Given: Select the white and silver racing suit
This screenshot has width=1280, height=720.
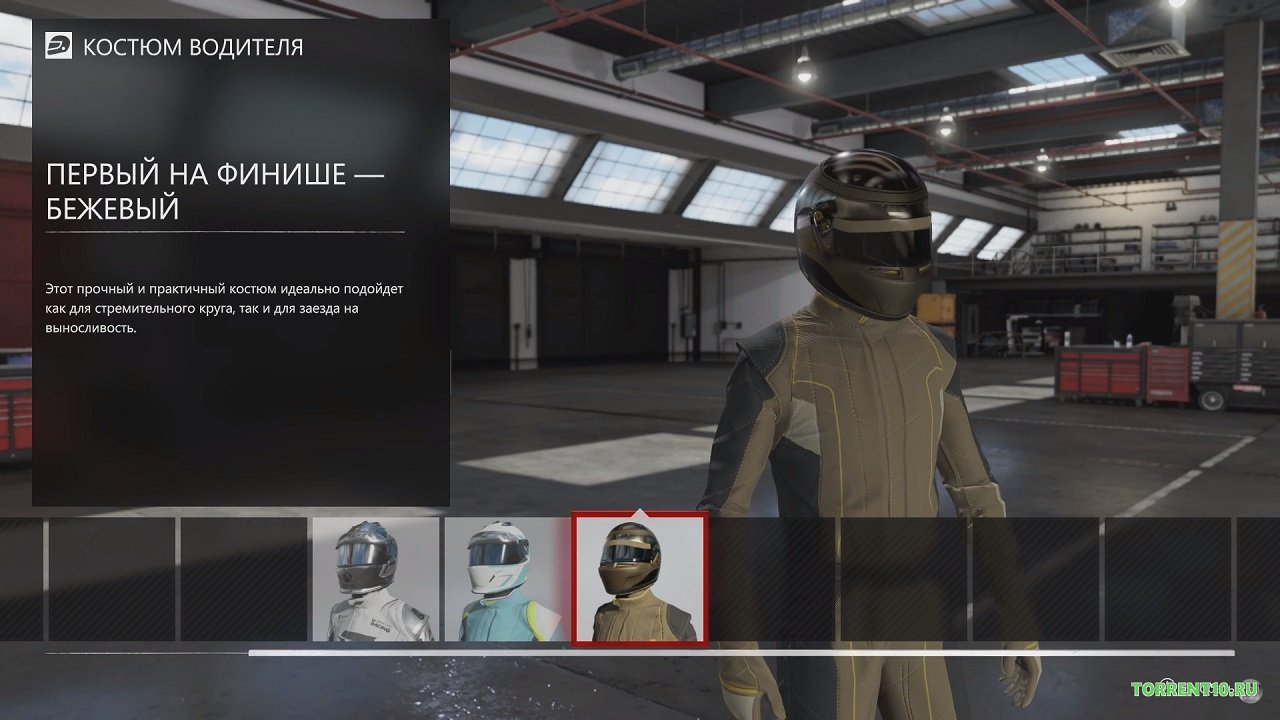Looking at the screenshot, I should tap(375, 579).
